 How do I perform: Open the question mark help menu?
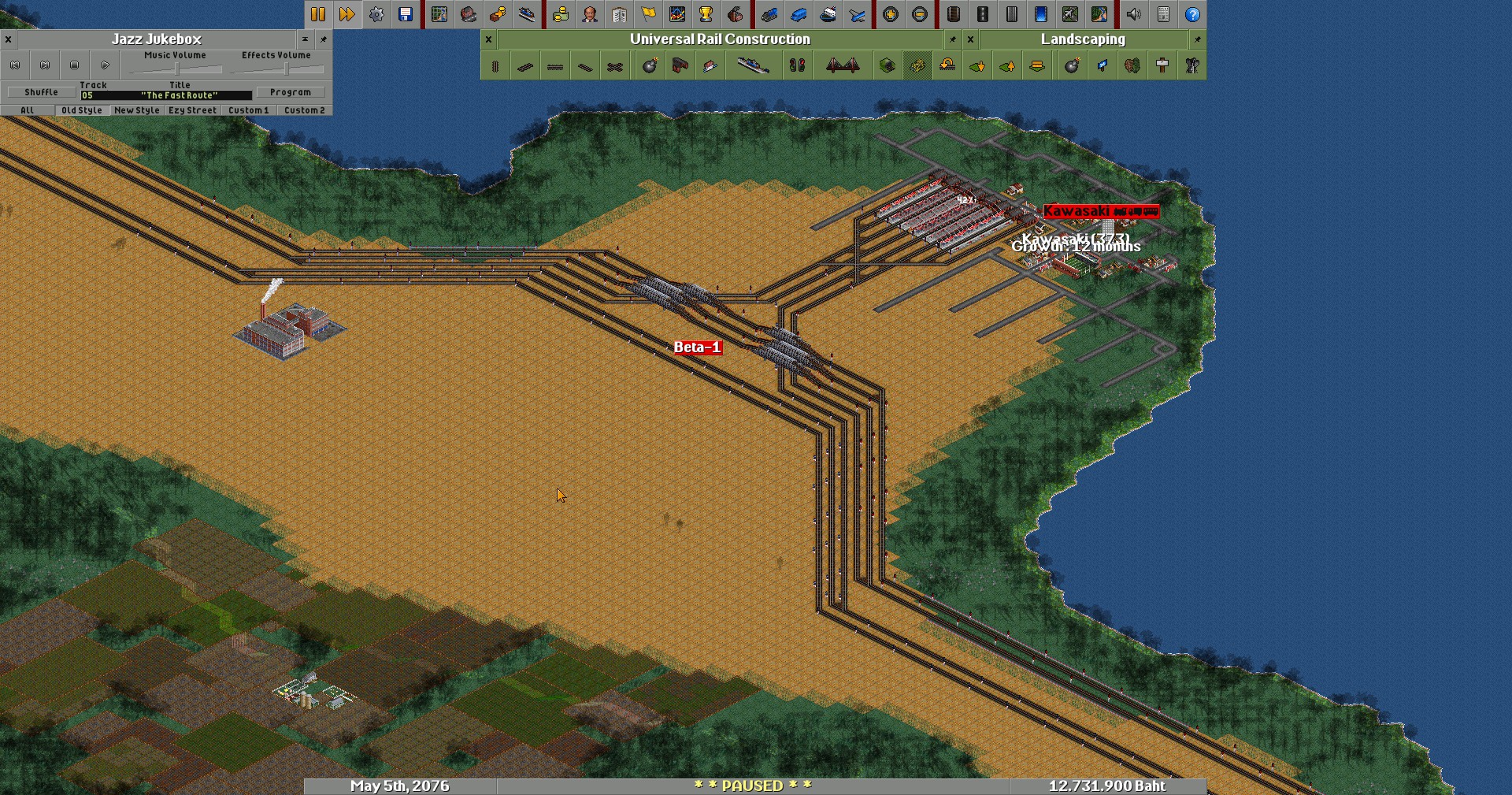pos(1192,14)
